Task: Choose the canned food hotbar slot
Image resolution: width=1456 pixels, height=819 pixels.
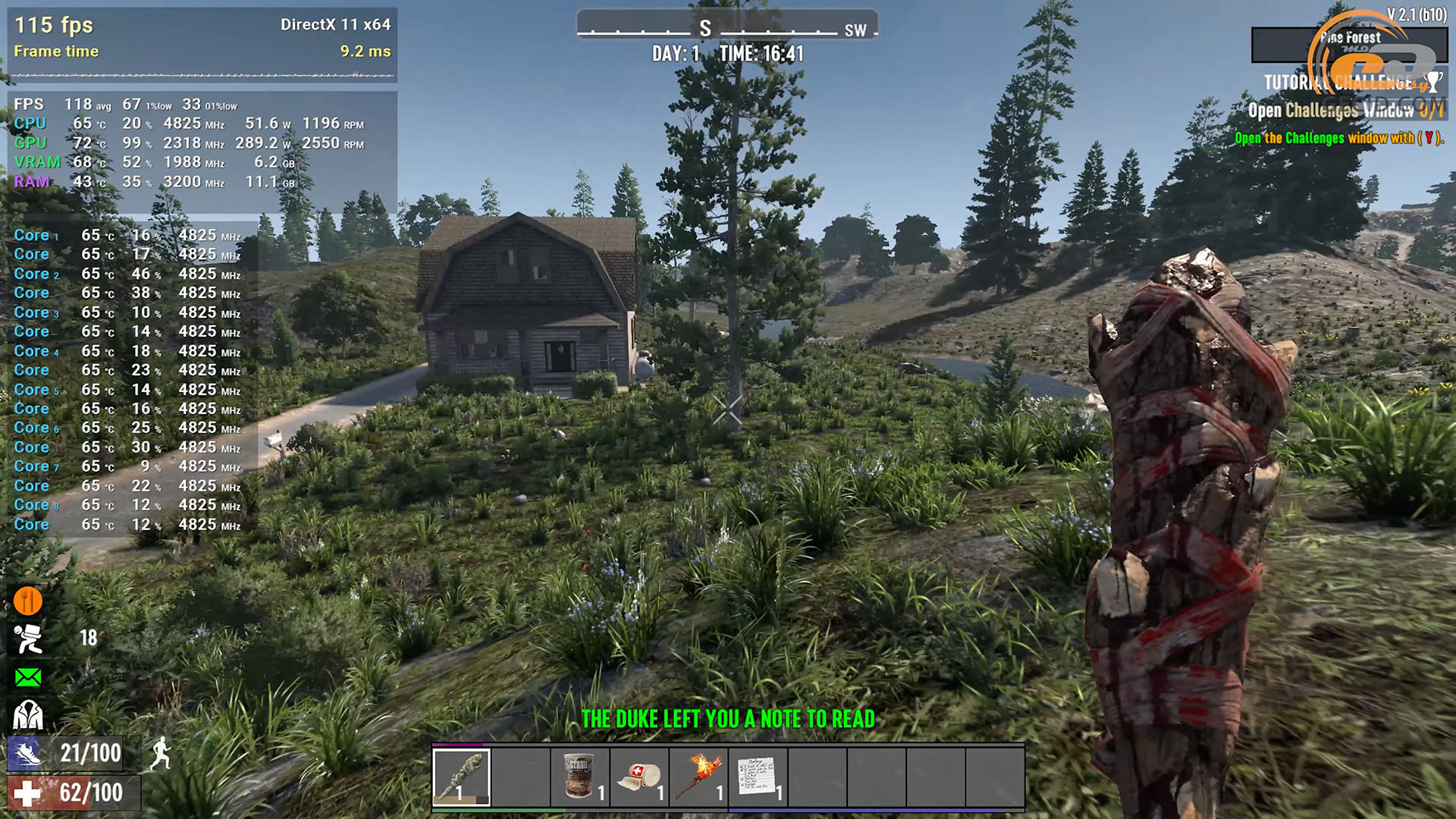Action: click(x=580, y=777)
